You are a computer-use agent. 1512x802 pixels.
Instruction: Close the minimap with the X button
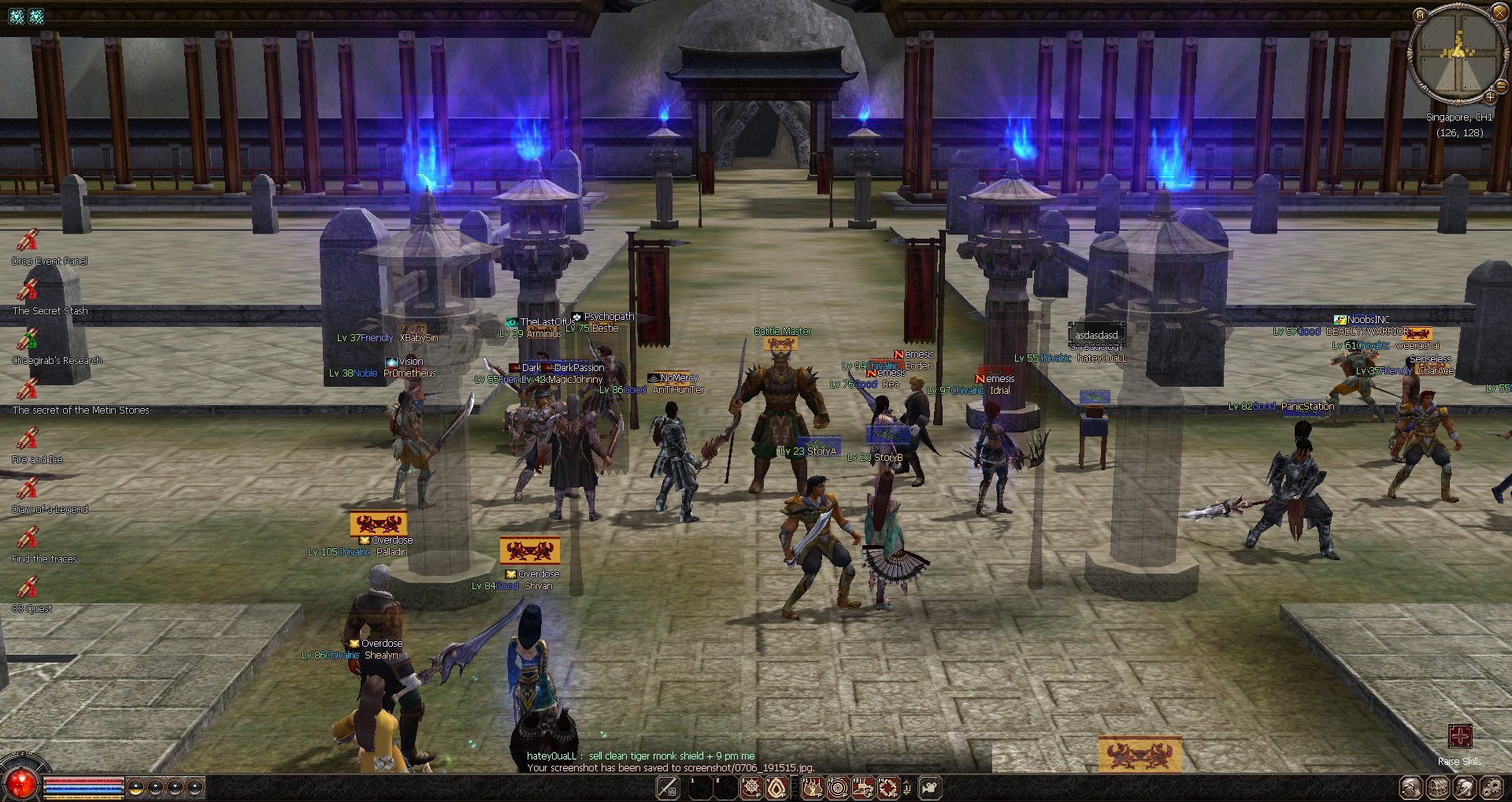(1499, 12)
